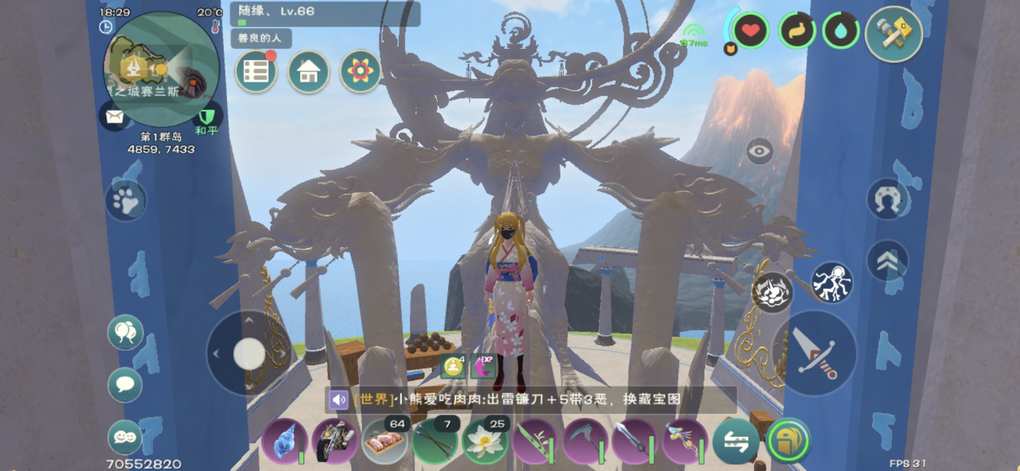The width and height of the screenshot is (1020, 471).
Task: Select the meat tray food slot
Action: click(383, 440)
